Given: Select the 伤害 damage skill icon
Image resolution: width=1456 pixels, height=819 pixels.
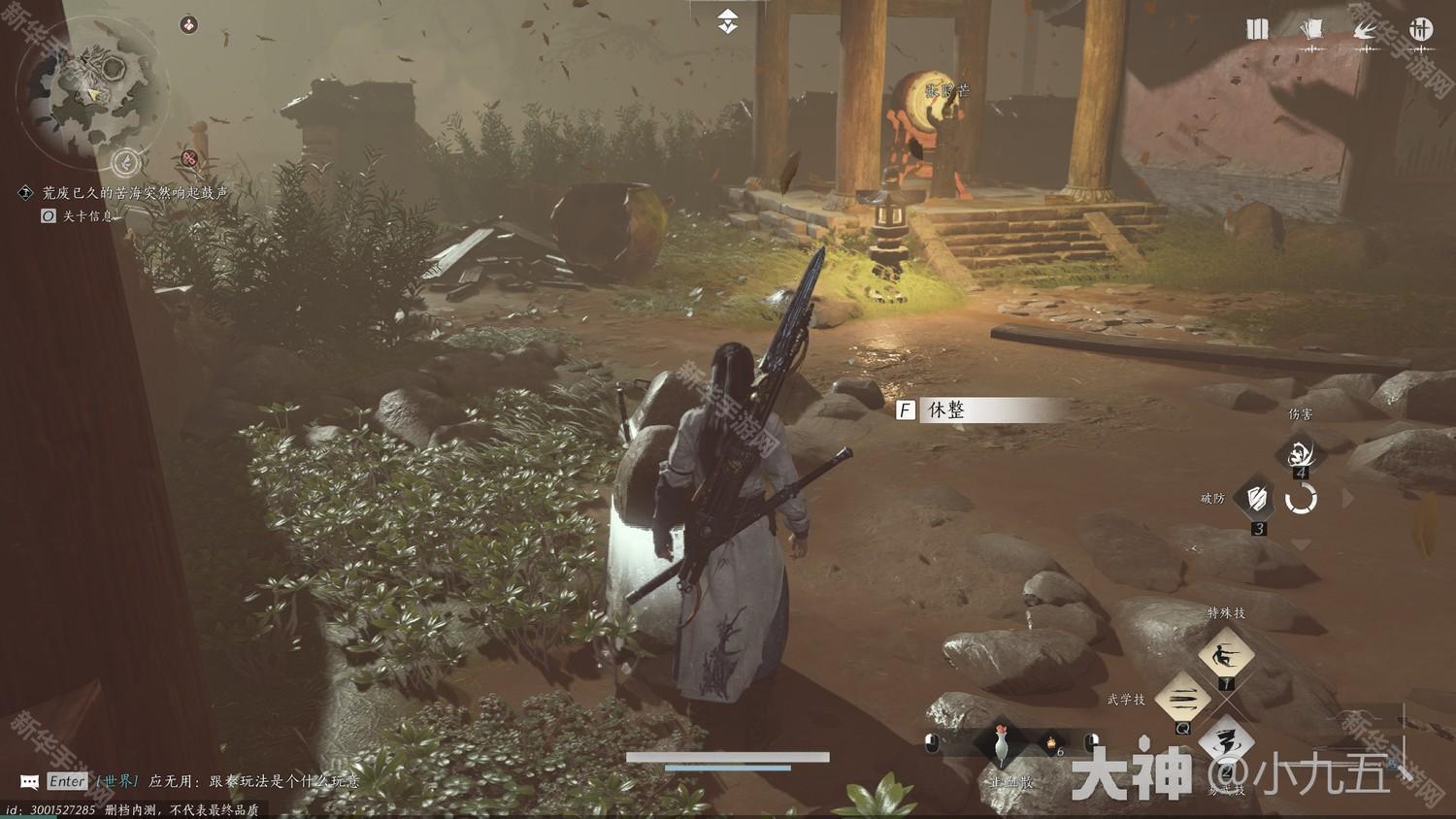Looking at the screenshot, I should tap(1300, 453).
